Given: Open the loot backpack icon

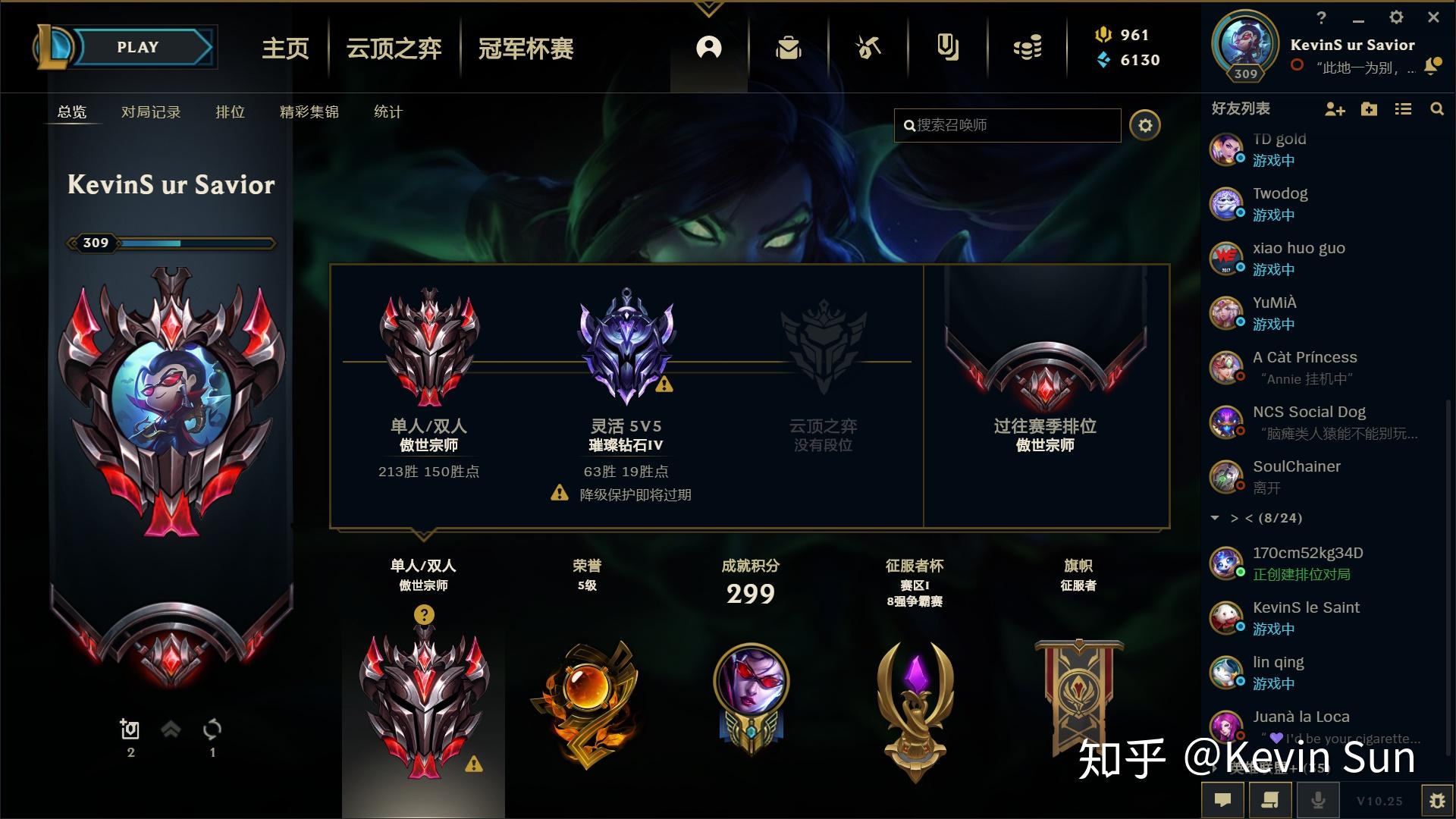Looking at the screenshot, I should 789,47.
